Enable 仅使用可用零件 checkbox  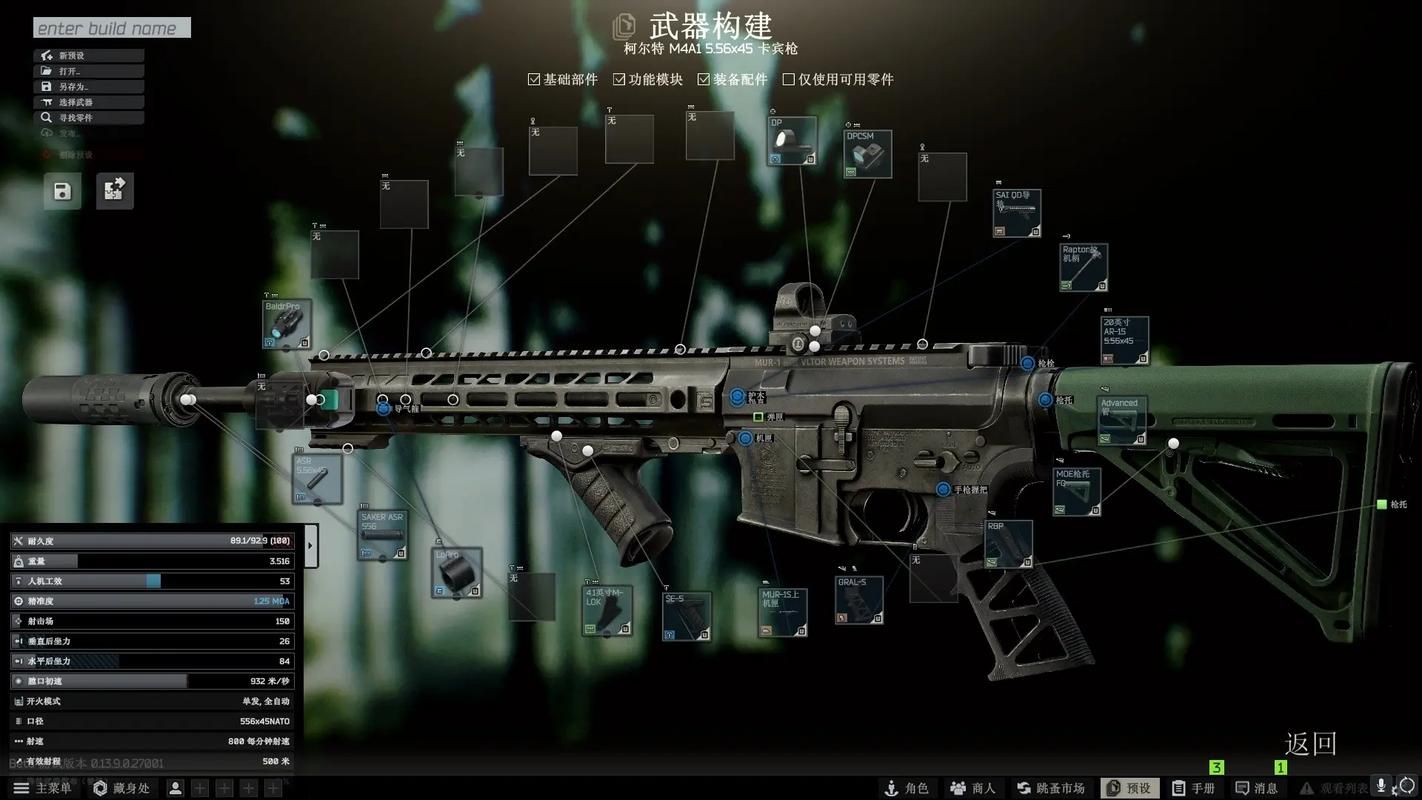pyautogui.click(x=788, y=79)
